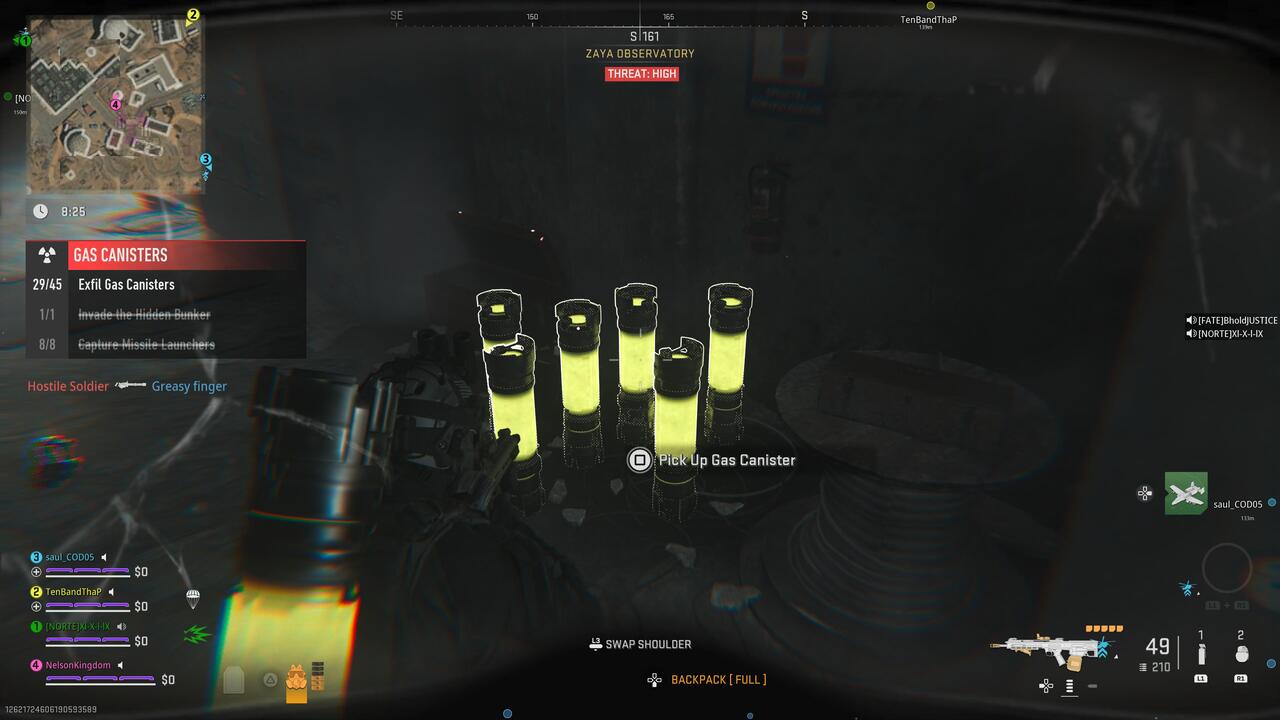
Task: Click the THREAT: HIGH indicator
Action: [643, 73]
